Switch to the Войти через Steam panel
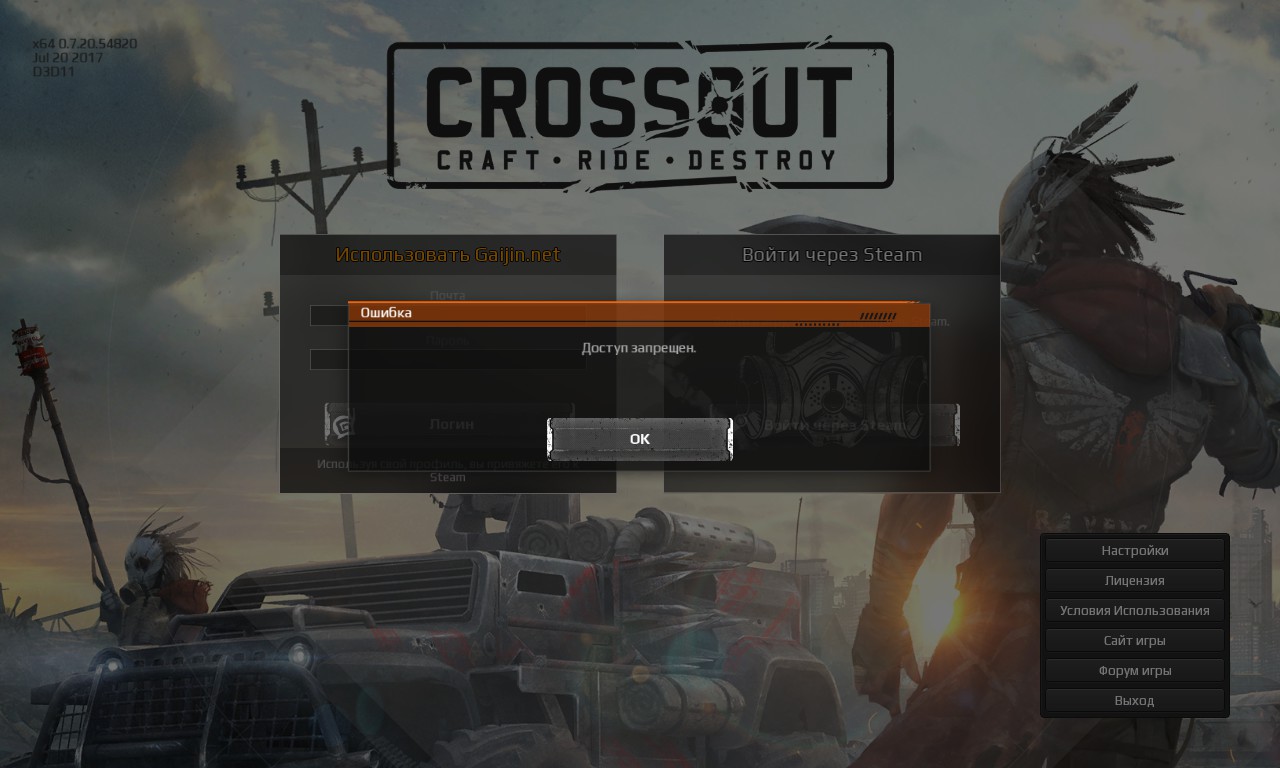The image size is (1280, 768). click(x=831, y=254)
